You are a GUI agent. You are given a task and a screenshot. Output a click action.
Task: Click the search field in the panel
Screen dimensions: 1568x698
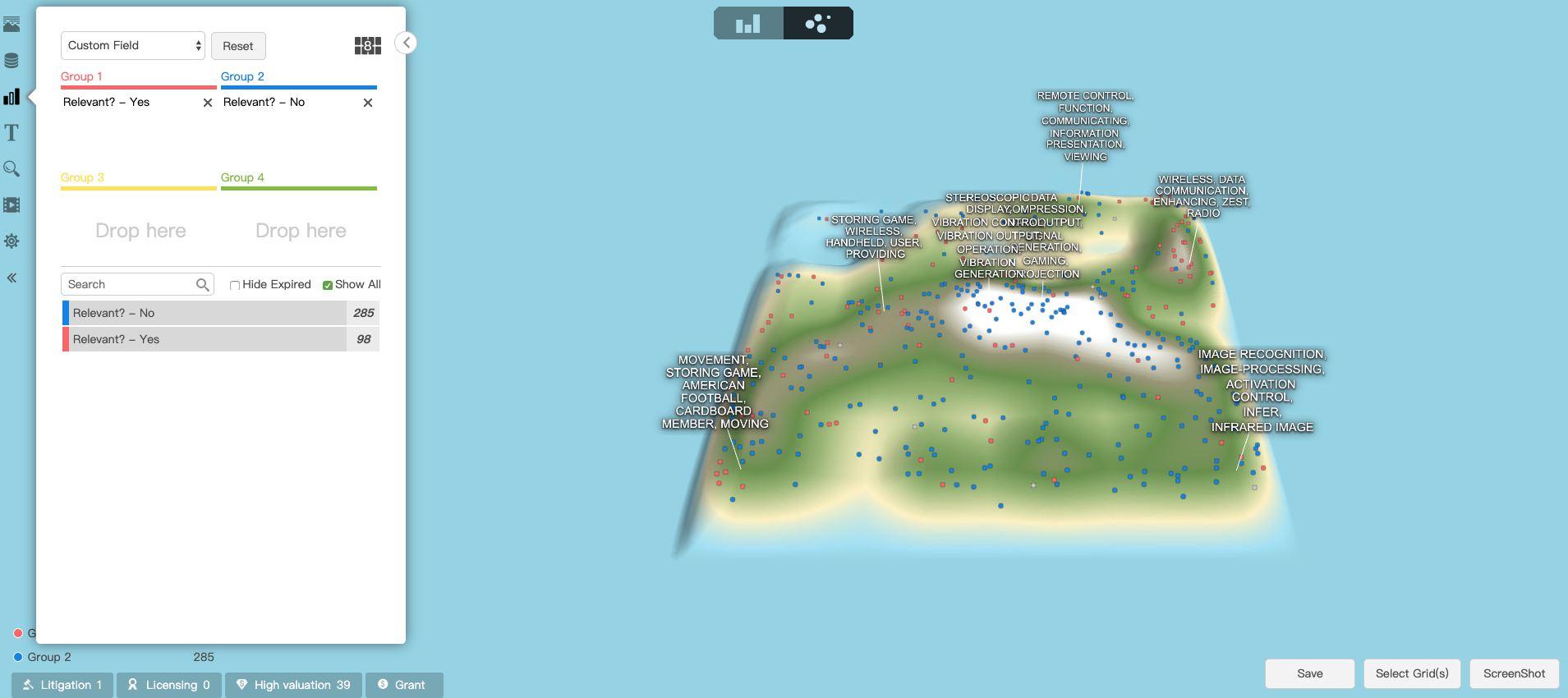click(x=131, y=284)
